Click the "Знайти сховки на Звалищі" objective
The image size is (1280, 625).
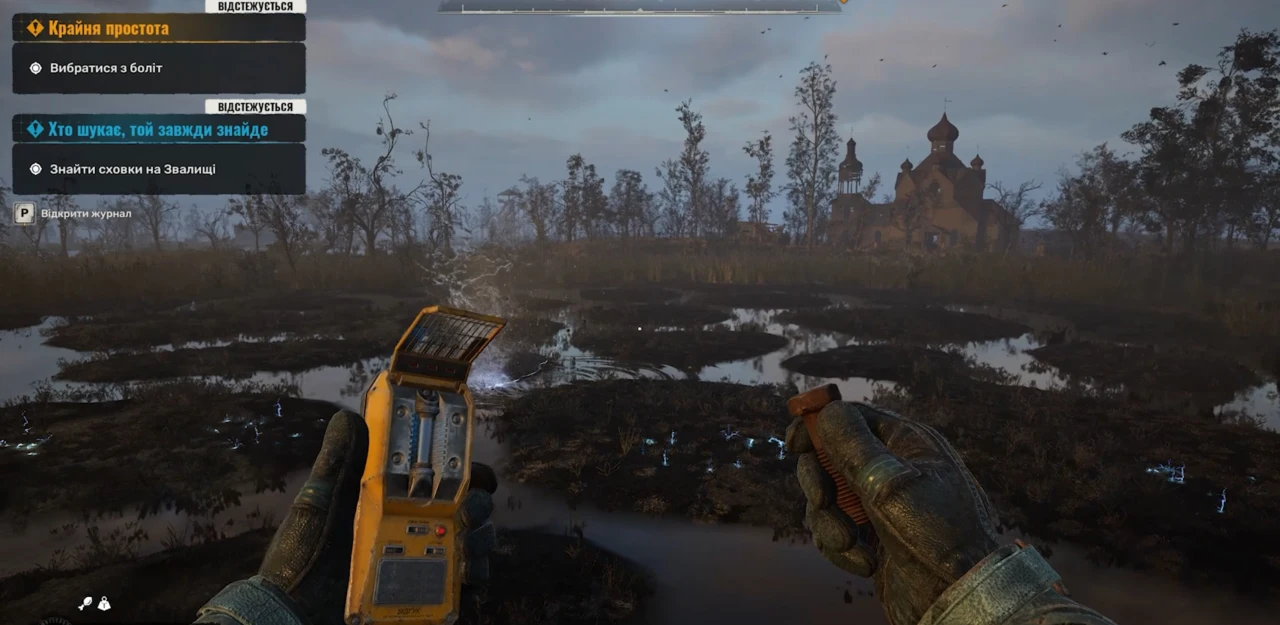click(158, 169)
